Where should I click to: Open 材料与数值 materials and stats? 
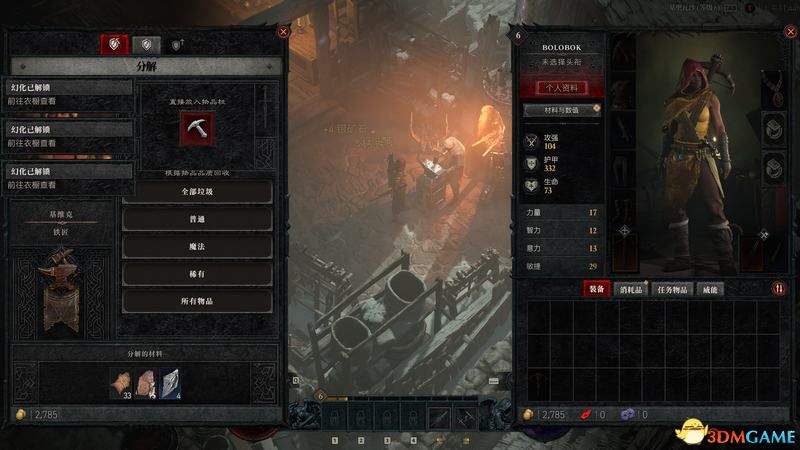561,109
